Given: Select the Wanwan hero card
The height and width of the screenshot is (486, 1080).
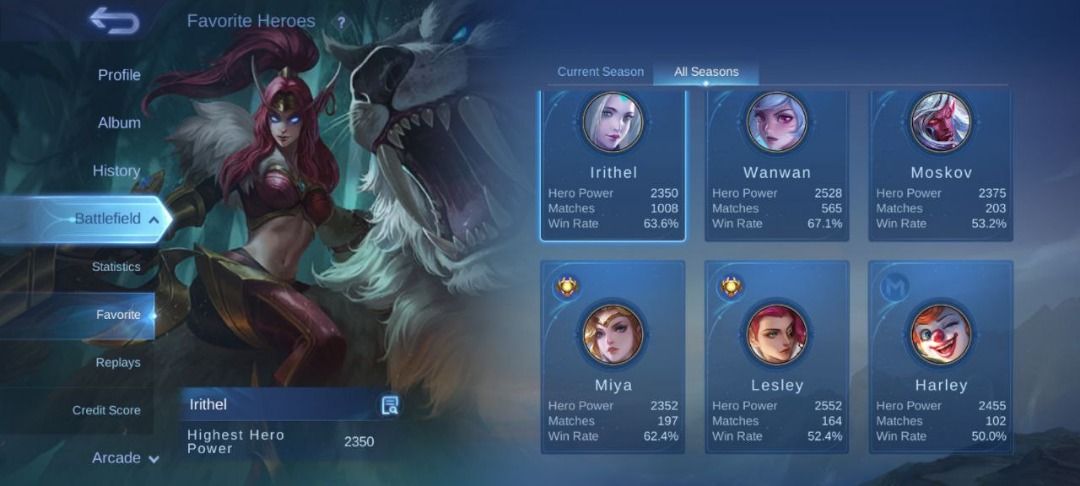Looking at the screenshot, I should pyautogui.click(x=777, y=166).
